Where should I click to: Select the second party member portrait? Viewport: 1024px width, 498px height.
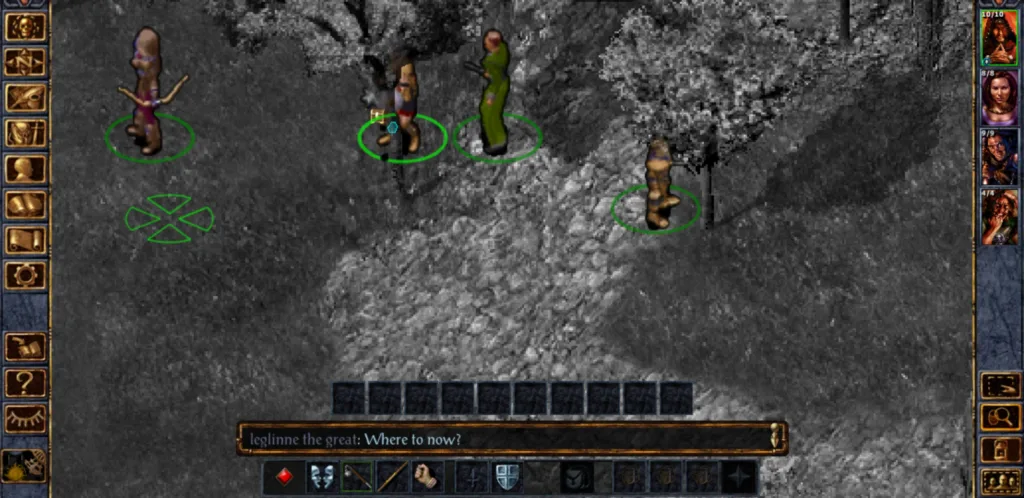999,98
